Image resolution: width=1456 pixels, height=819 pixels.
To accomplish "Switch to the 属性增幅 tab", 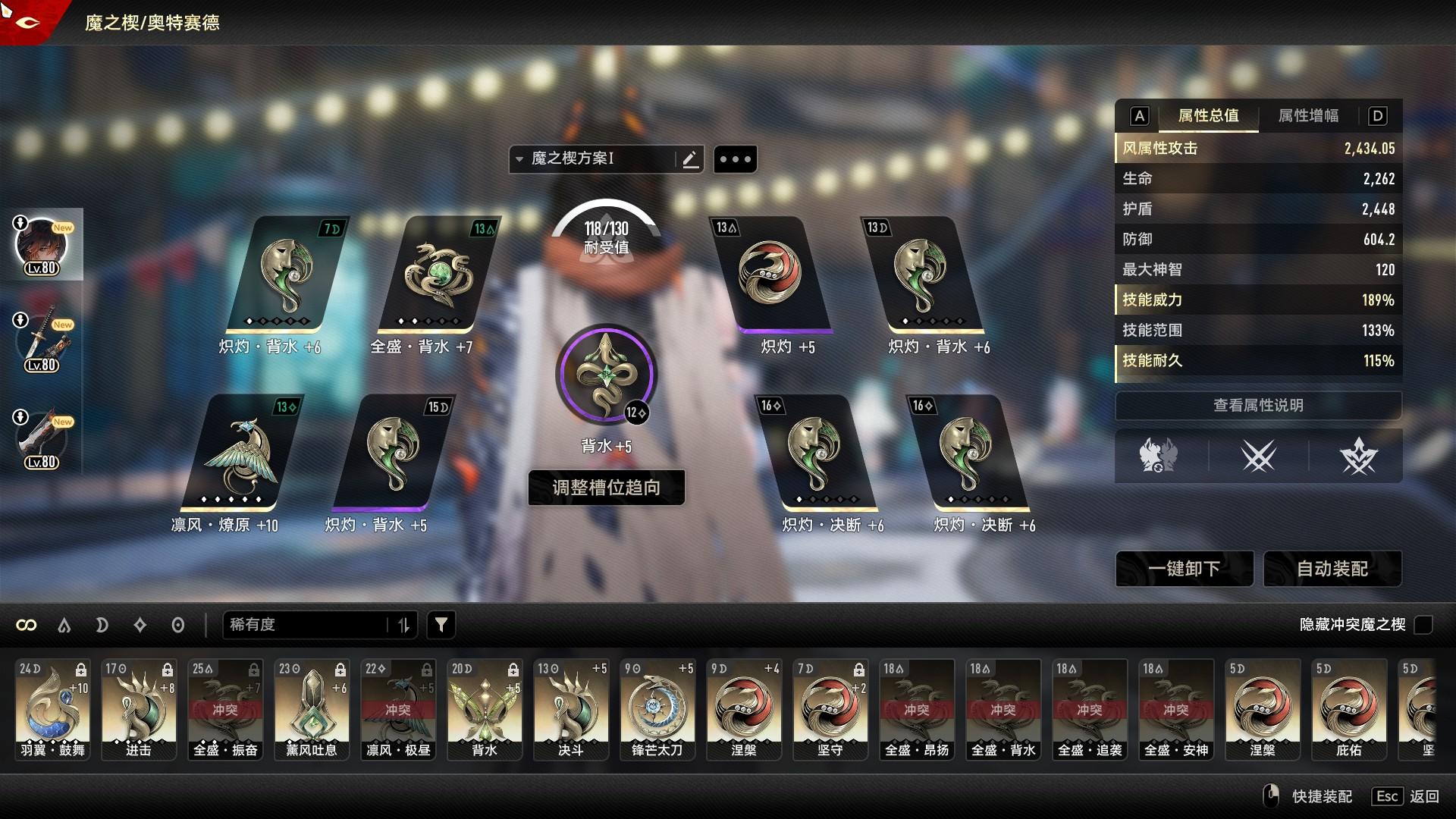I will tap(1308, 116).
